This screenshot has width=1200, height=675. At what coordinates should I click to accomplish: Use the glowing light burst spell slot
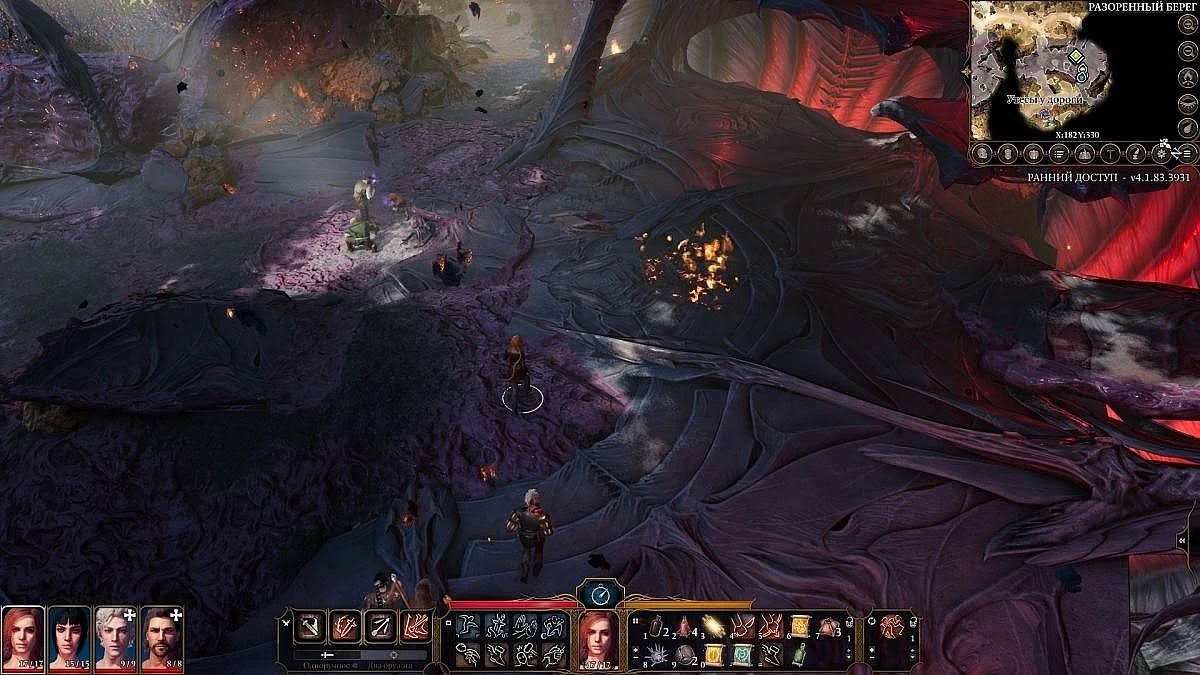[712, 627]
